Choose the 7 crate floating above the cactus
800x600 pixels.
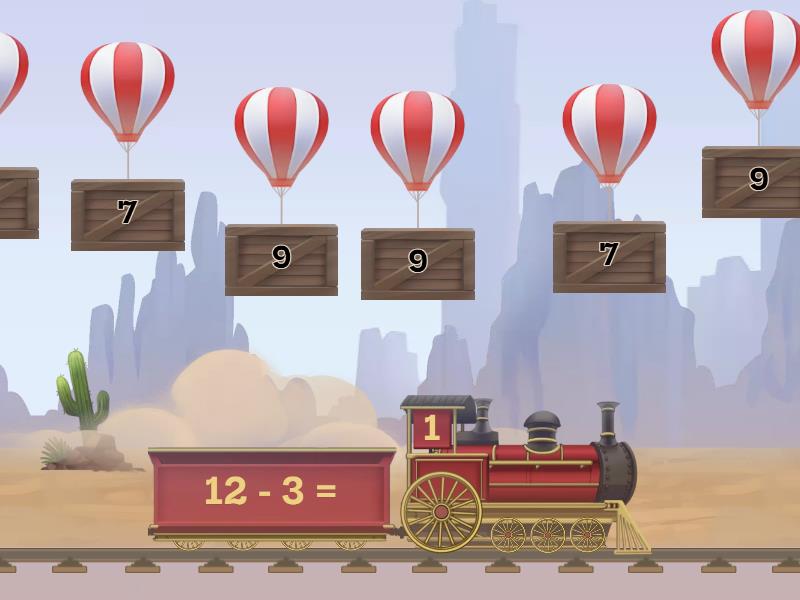point(127,214)
